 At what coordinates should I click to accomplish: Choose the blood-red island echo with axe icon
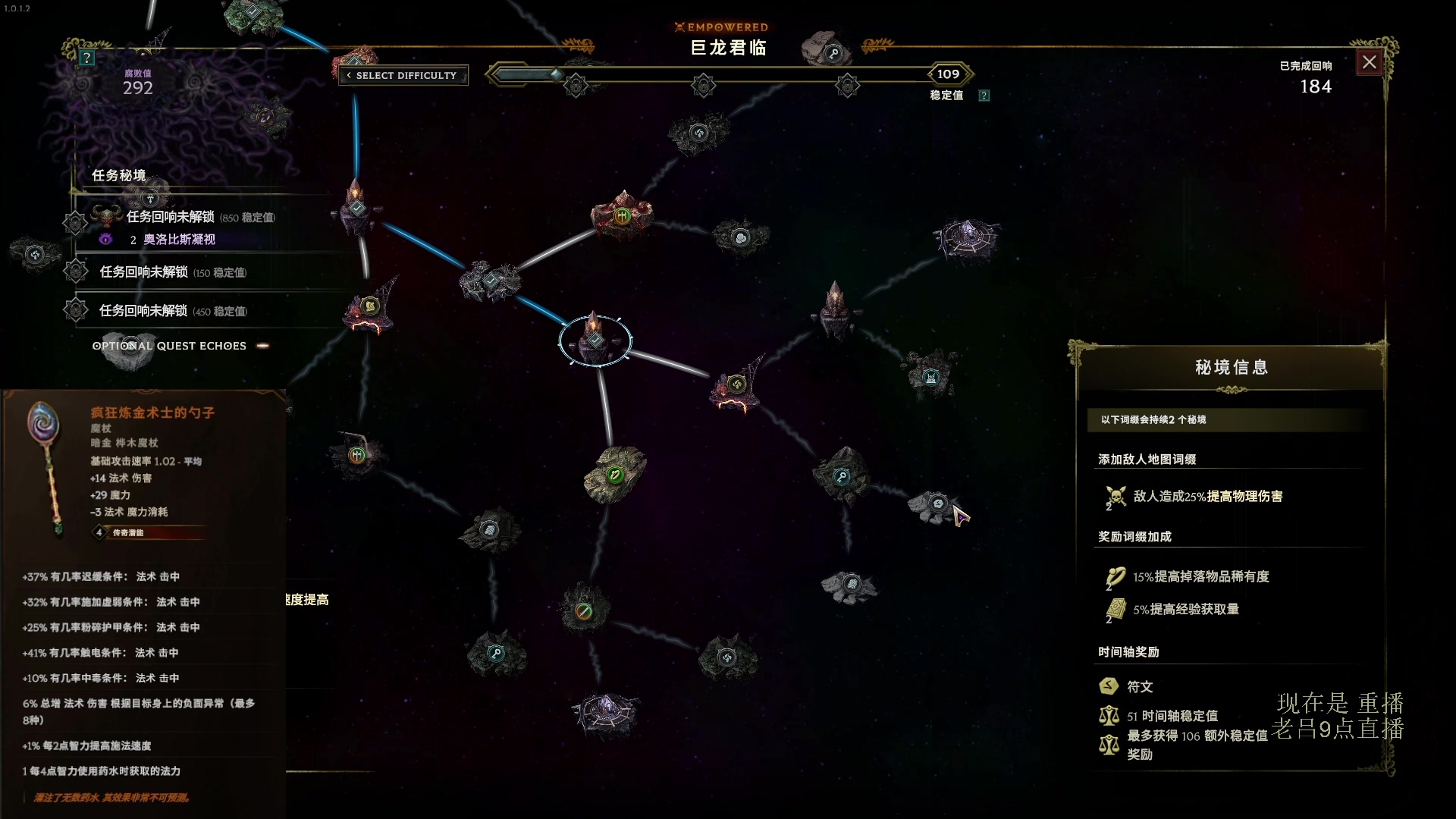tap(622, 216)
